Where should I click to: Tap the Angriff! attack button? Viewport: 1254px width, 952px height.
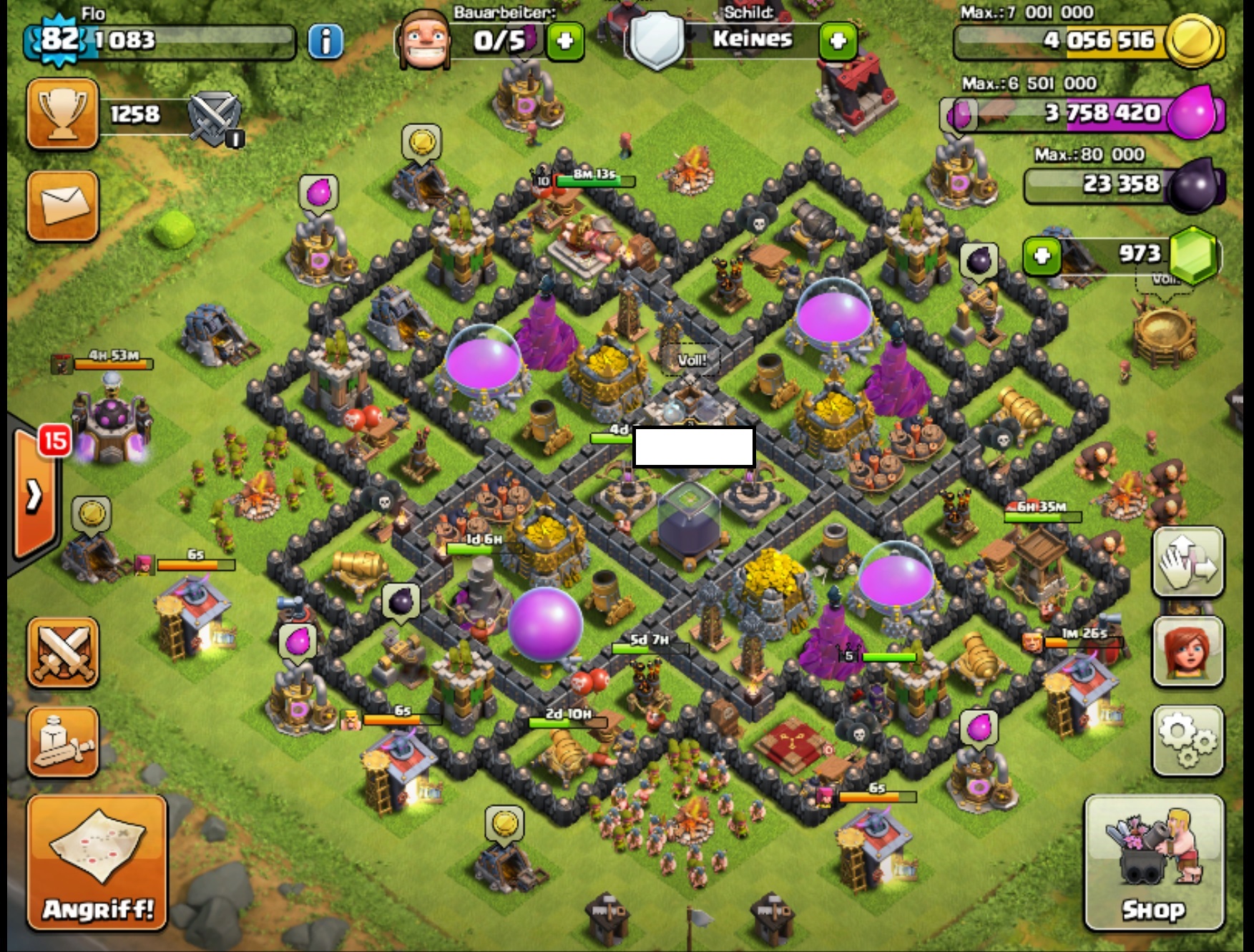pyautogui.click(x=97, y=863)
